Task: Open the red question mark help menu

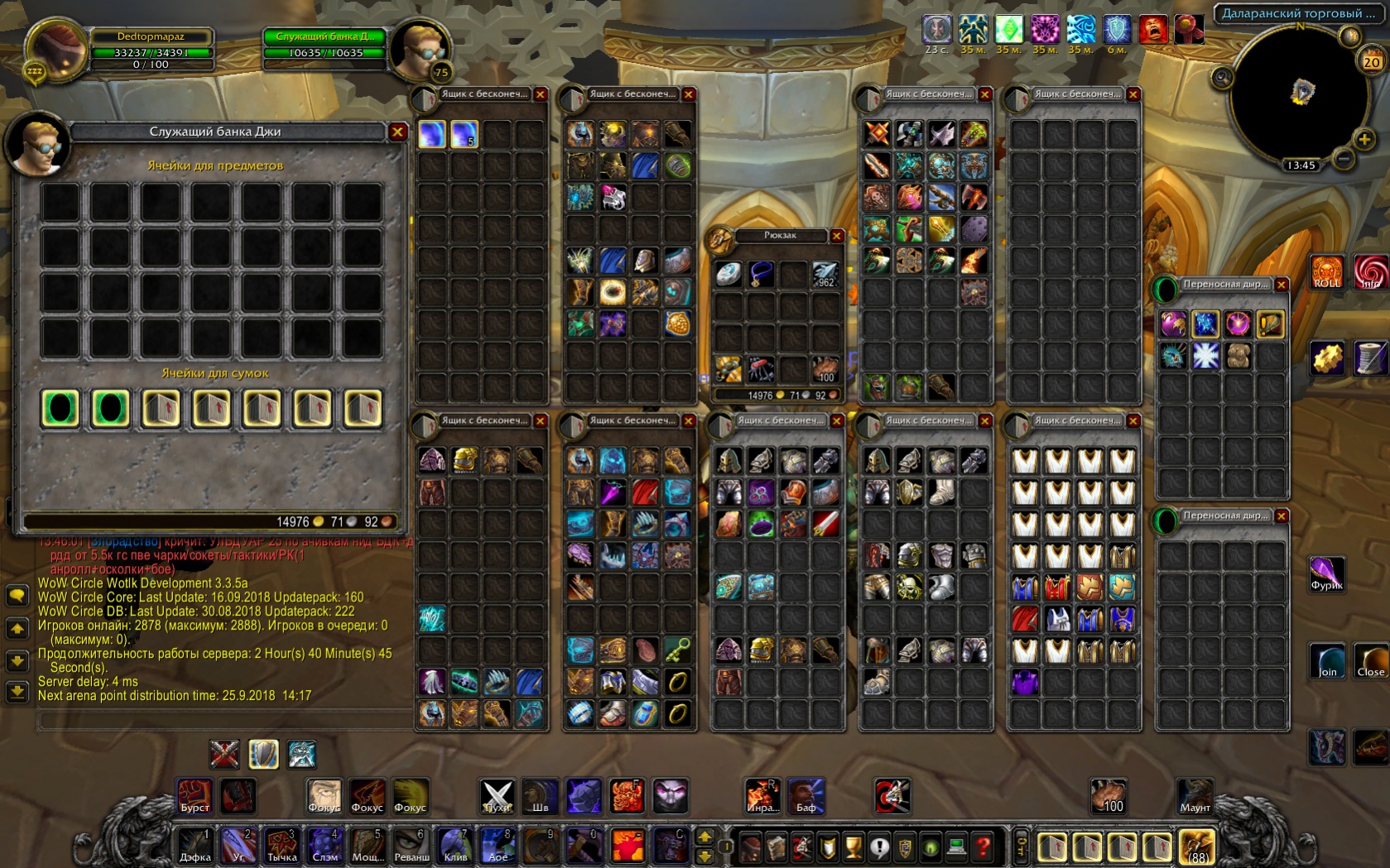Action: (983, 846)
